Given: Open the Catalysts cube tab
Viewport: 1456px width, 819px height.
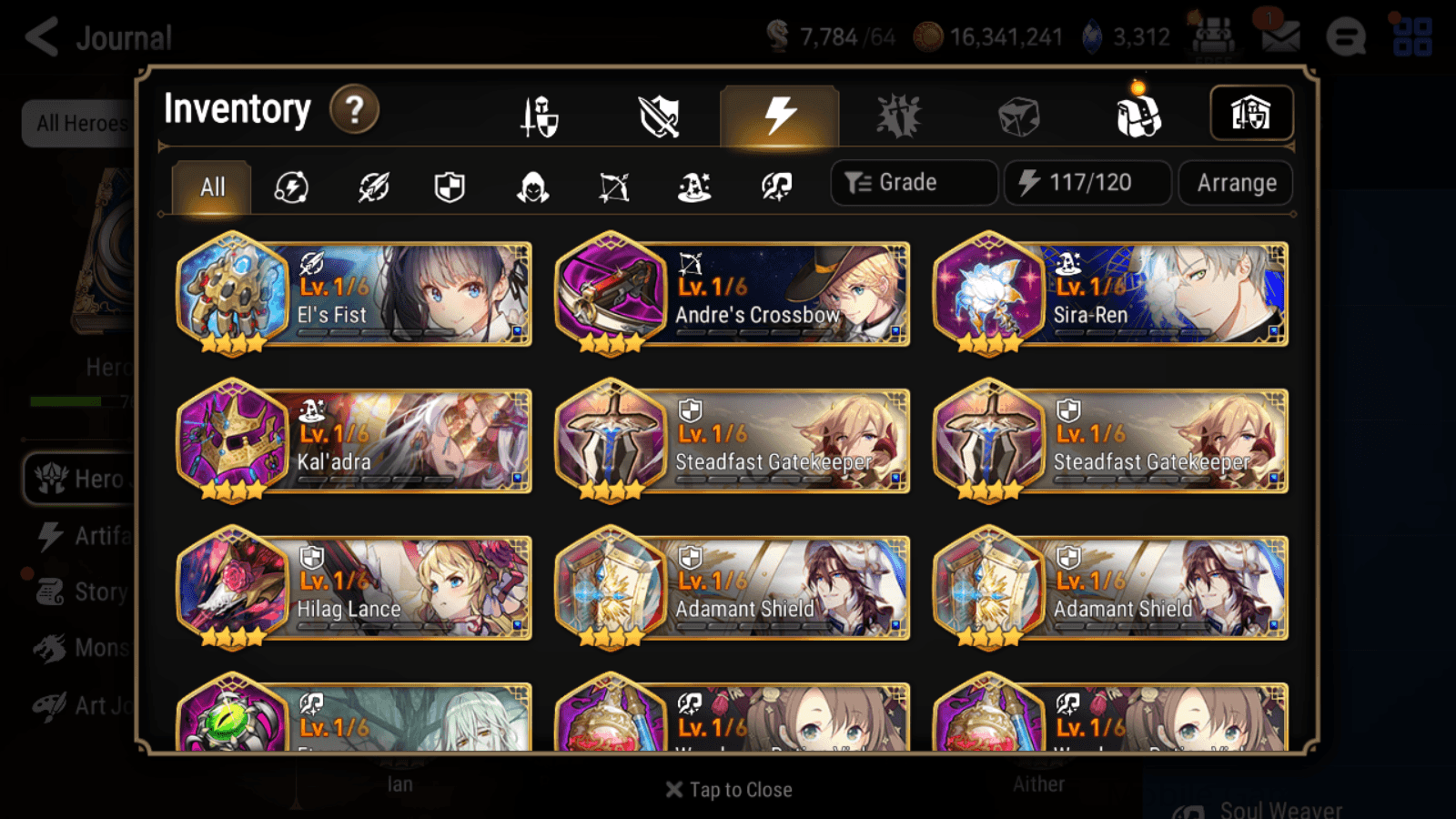Looking at the screenshot, I should coord(1016,114).
